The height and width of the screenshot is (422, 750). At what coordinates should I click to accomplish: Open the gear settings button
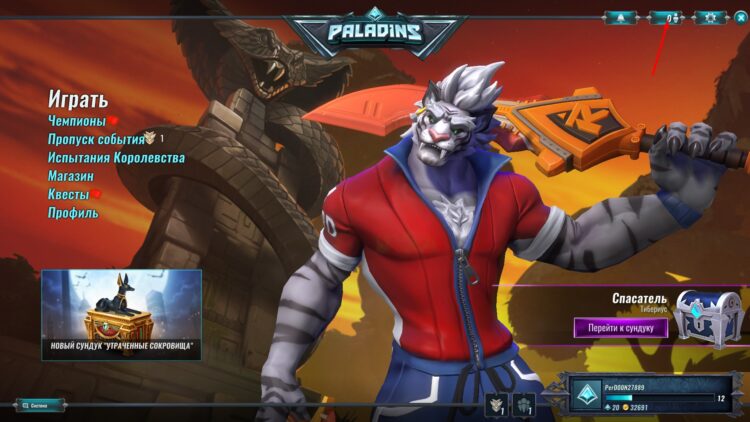710,17
